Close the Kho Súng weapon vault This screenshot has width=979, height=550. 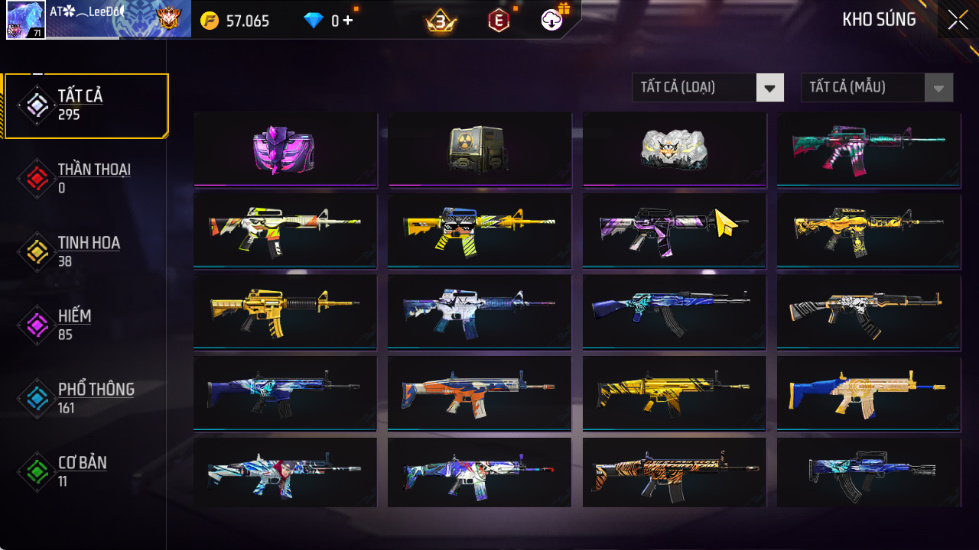click(x=957, y=20)
